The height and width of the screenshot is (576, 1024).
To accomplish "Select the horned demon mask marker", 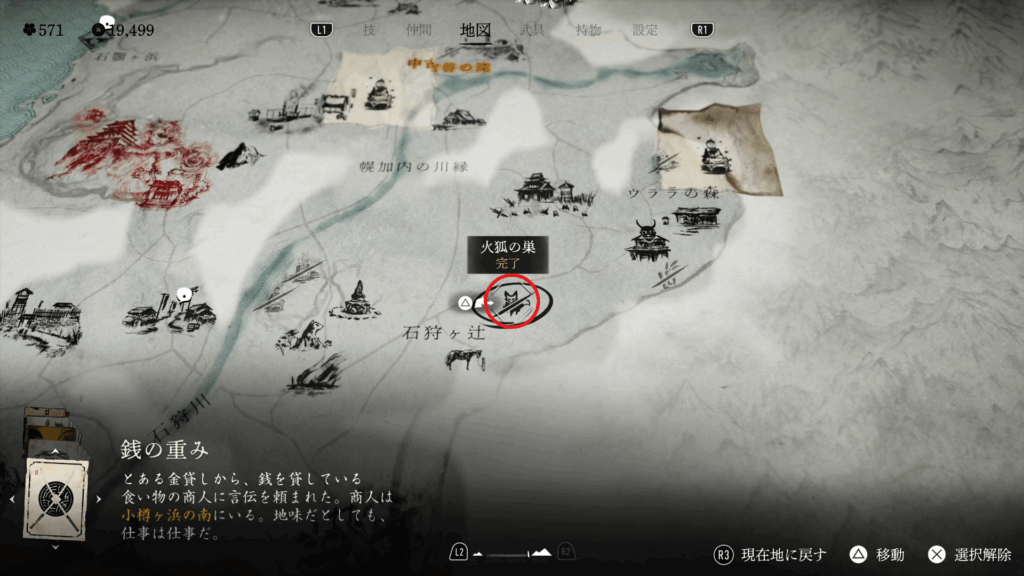I will tap(645, 240).
